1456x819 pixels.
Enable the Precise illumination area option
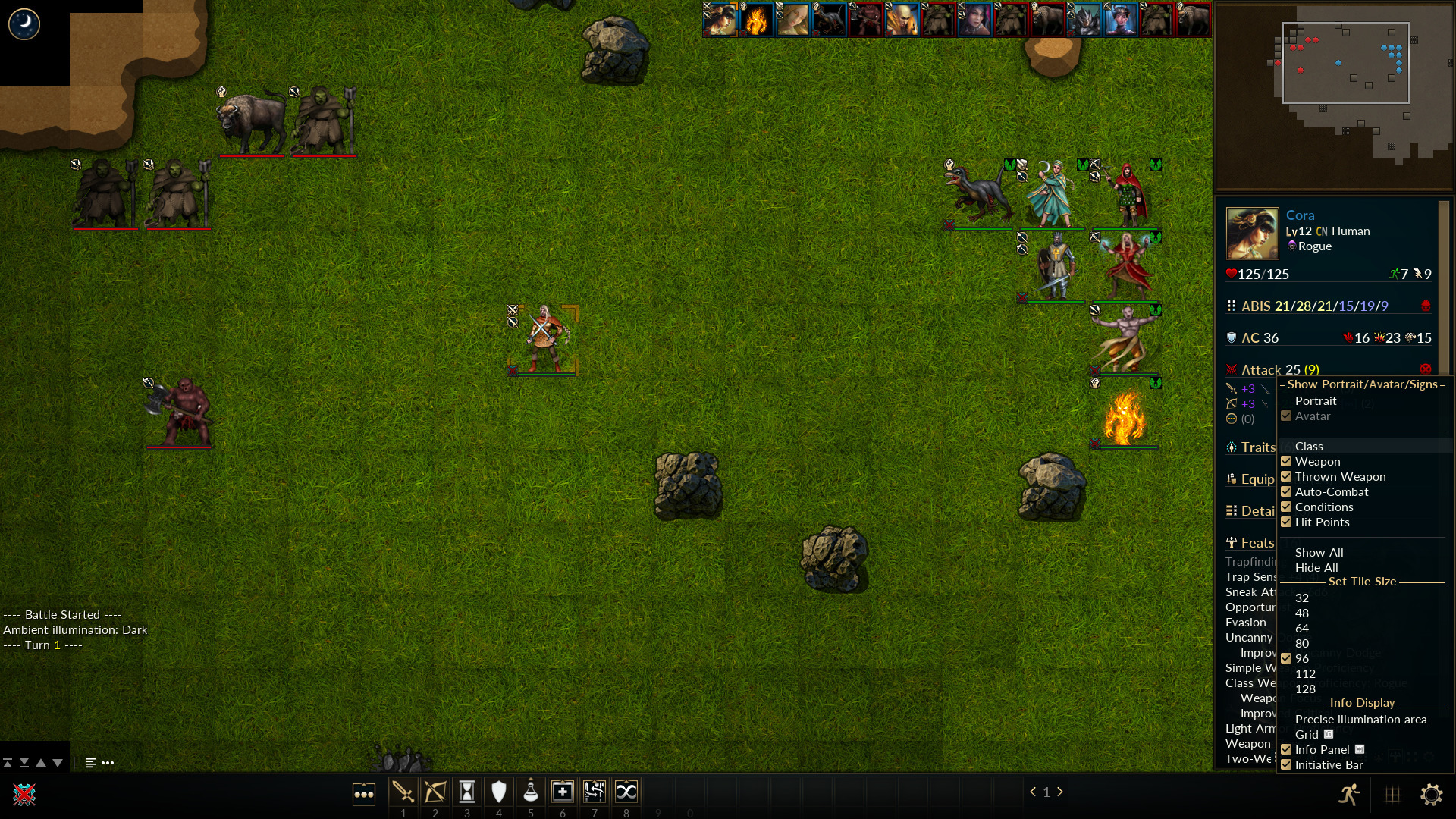pos(1361,719)
